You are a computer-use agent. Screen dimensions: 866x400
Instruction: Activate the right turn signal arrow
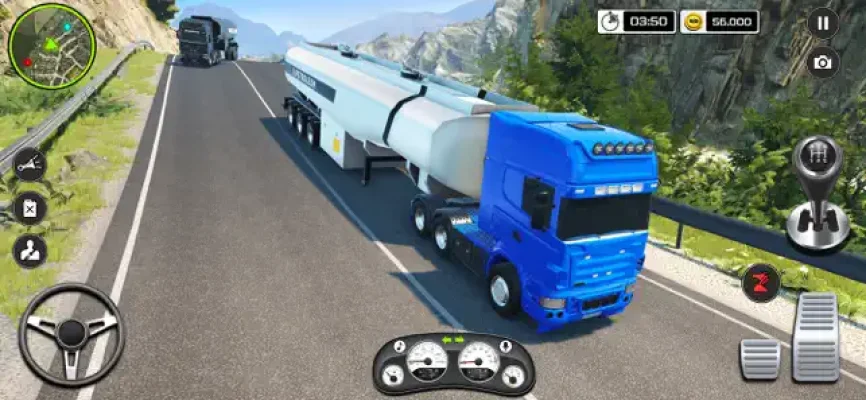(x=461, y=340)
